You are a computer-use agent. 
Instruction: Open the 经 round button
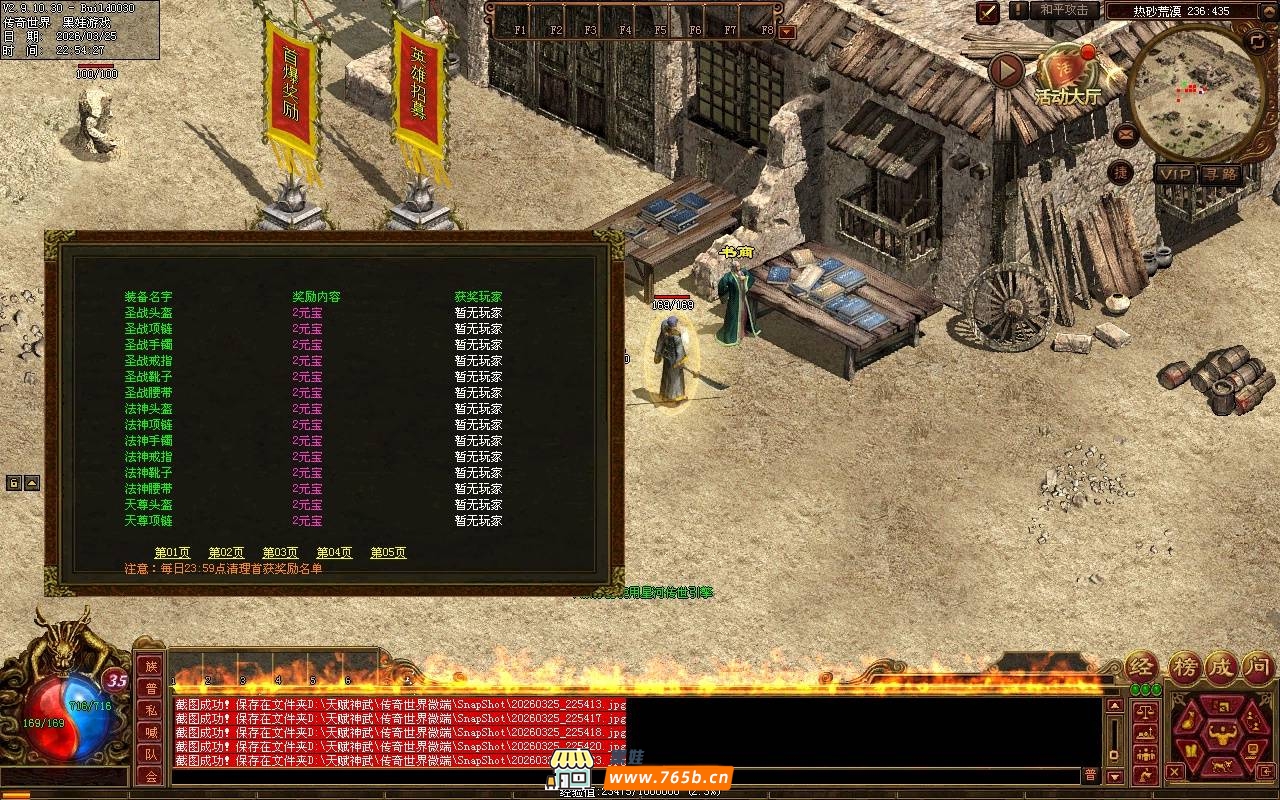(1142, 667)
